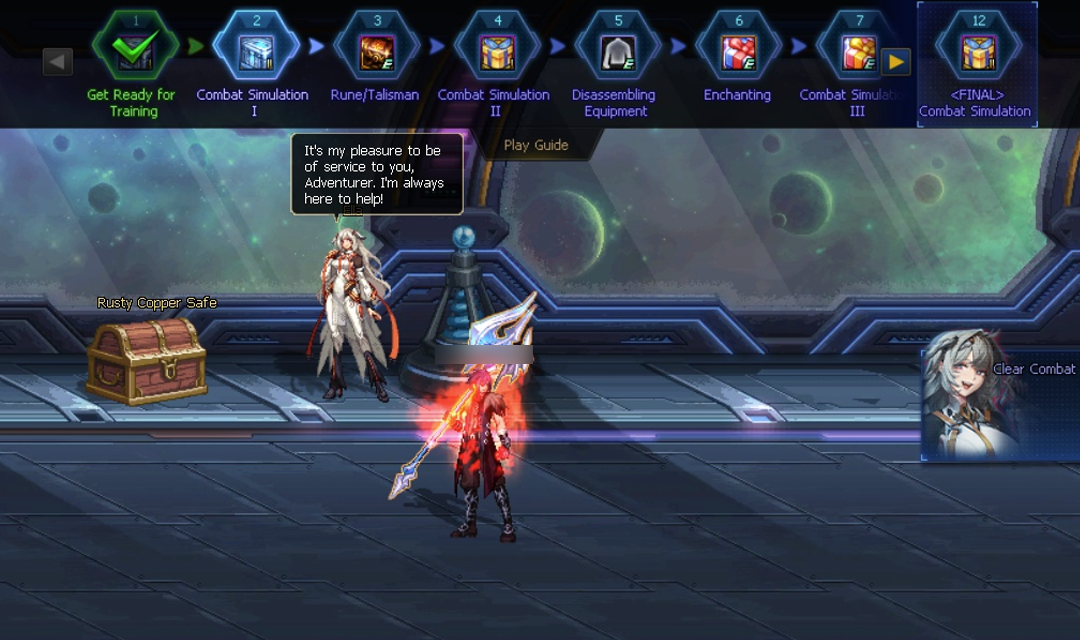Select the Get Ready for Training step
The width and height of the screenshot is (1080, 640).
[x=135, y=51]
